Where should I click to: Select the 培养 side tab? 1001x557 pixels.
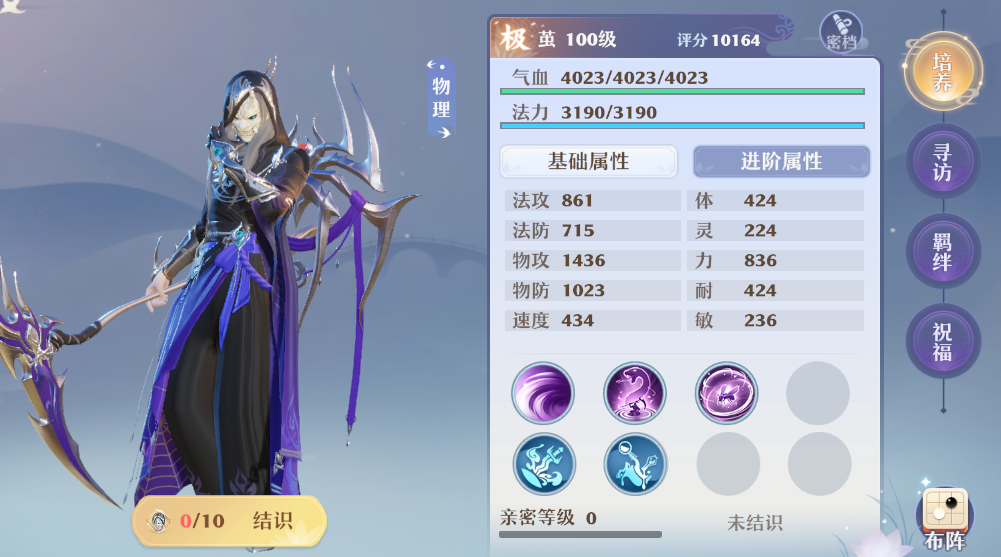pyautogui.click(x=942, y=71)
